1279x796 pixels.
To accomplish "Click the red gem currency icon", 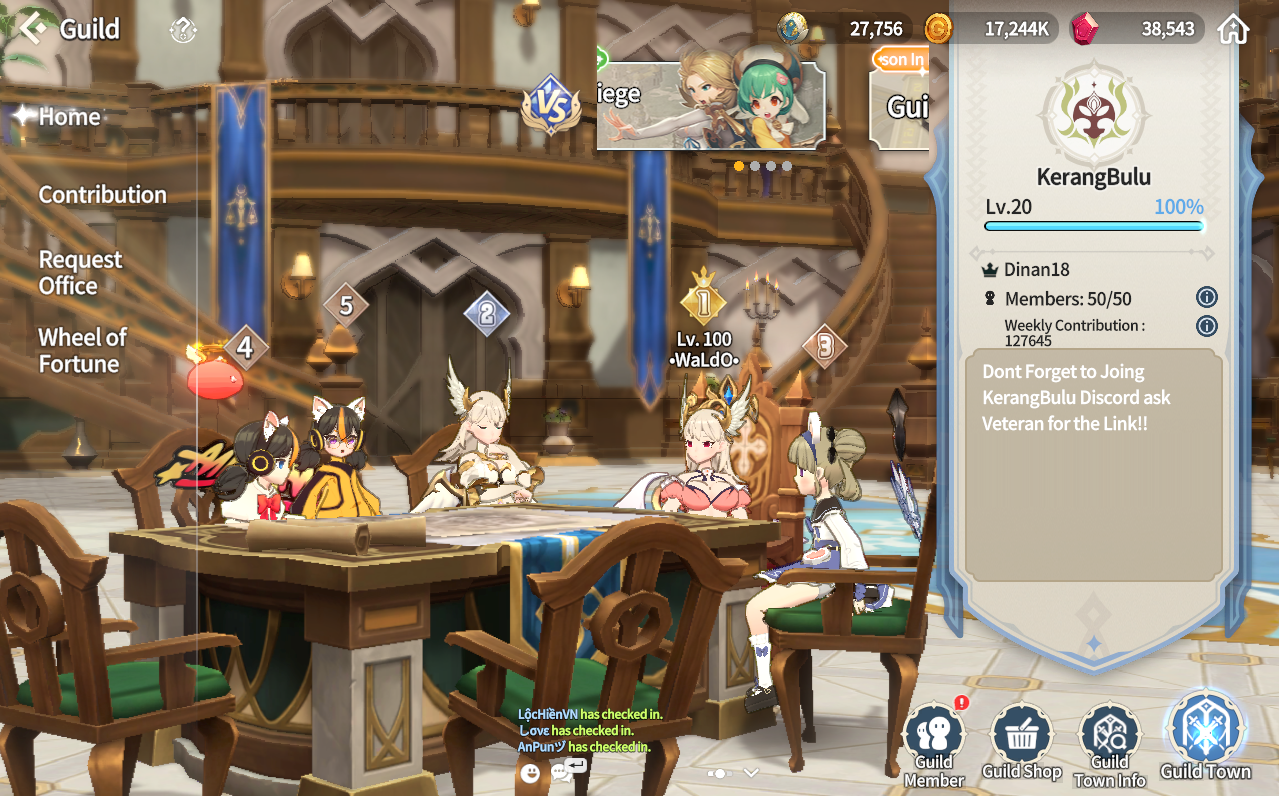I will [1084, 29].
